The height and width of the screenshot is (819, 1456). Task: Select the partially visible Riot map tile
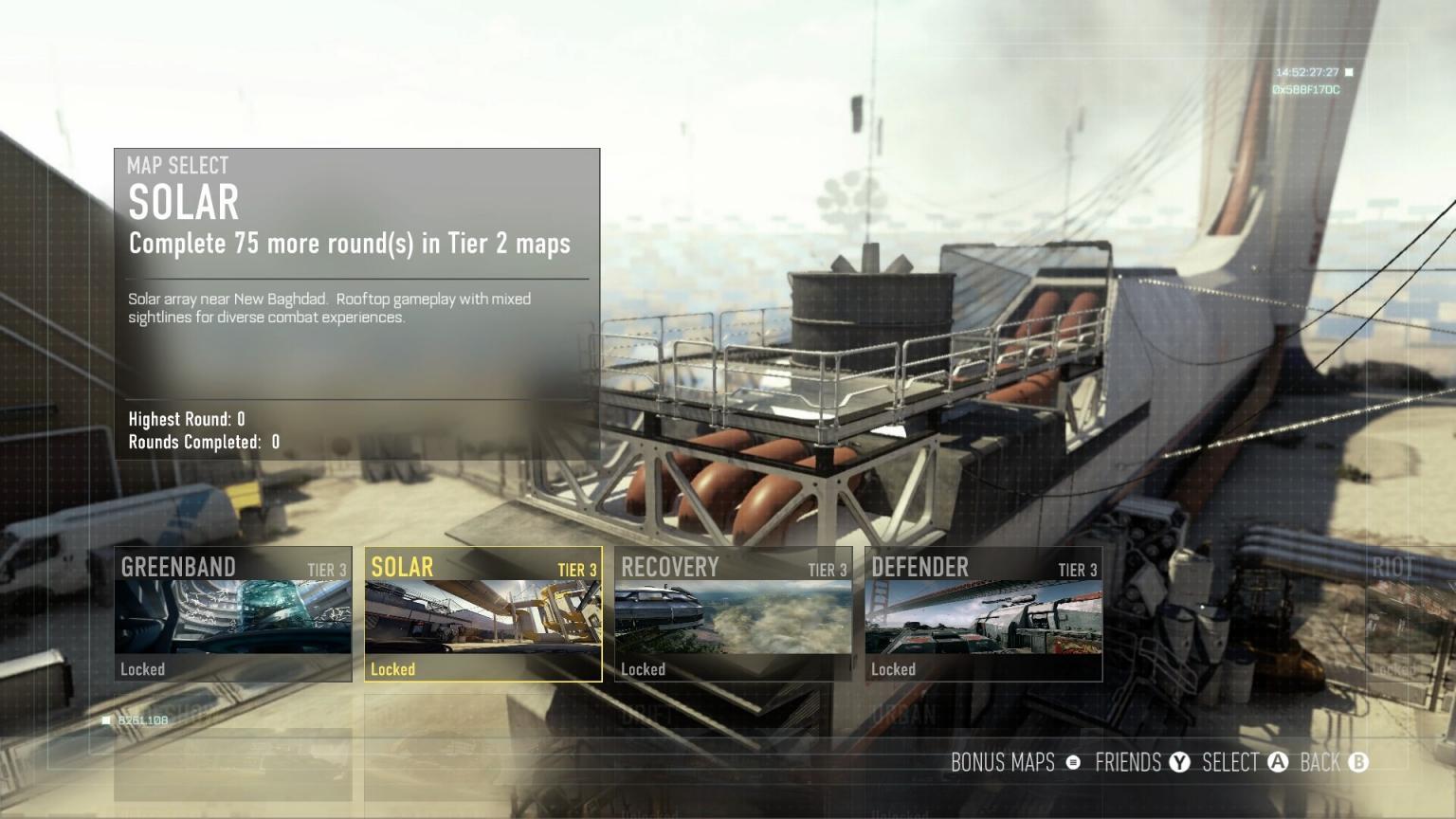(1412, 613)
